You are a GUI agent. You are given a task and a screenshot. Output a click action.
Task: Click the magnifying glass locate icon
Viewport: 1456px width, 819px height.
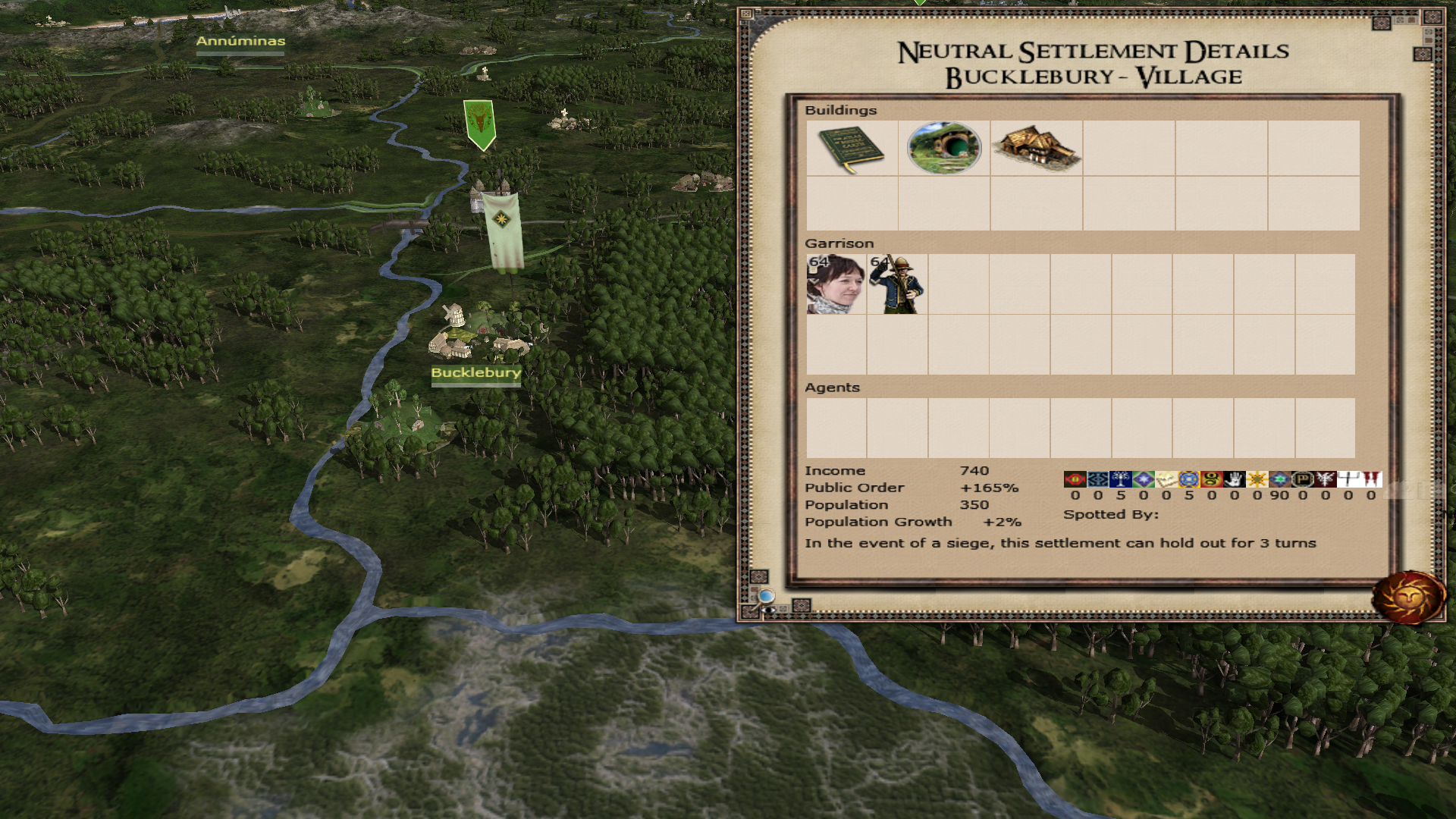click(766, 597)
